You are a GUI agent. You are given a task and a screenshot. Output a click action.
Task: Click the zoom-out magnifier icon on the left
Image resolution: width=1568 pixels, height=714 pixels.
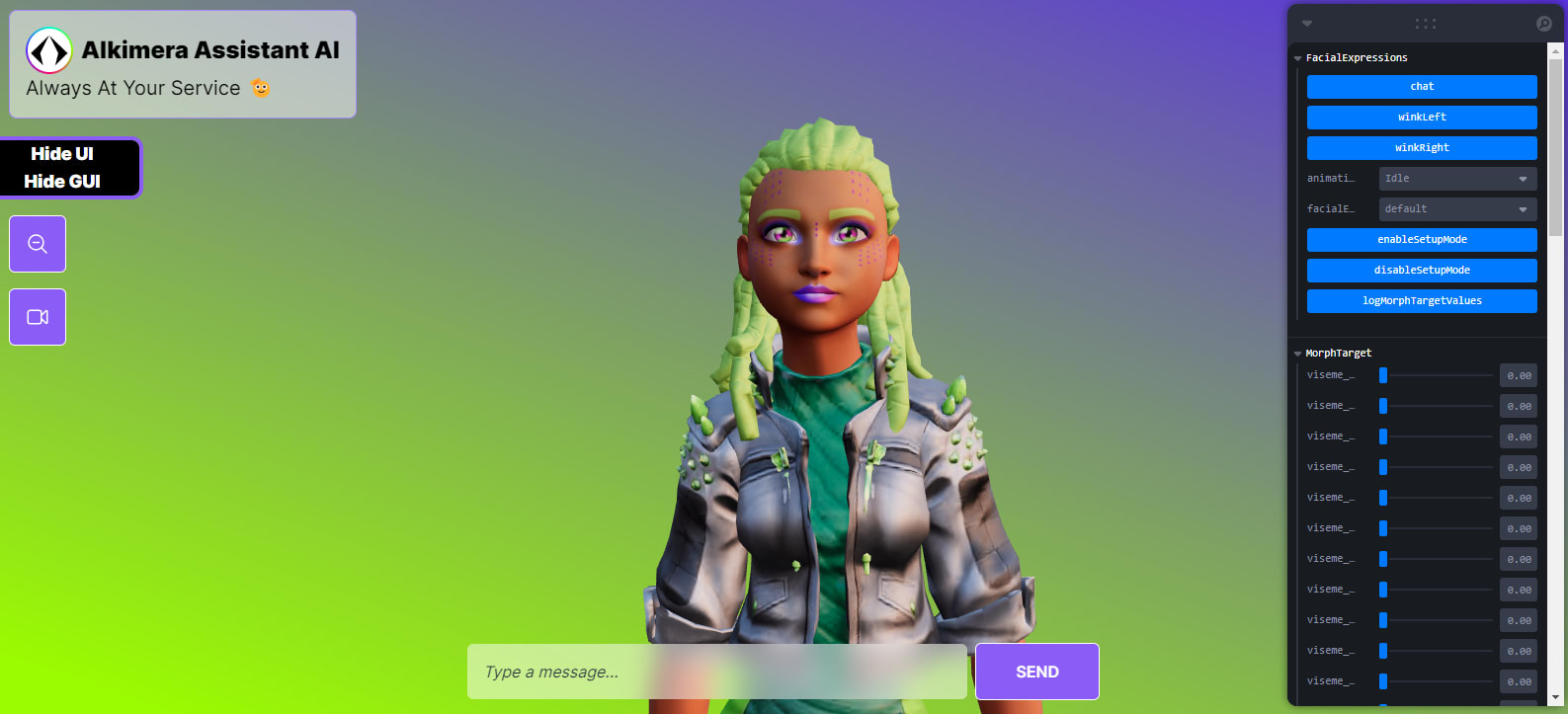(37, 243)
